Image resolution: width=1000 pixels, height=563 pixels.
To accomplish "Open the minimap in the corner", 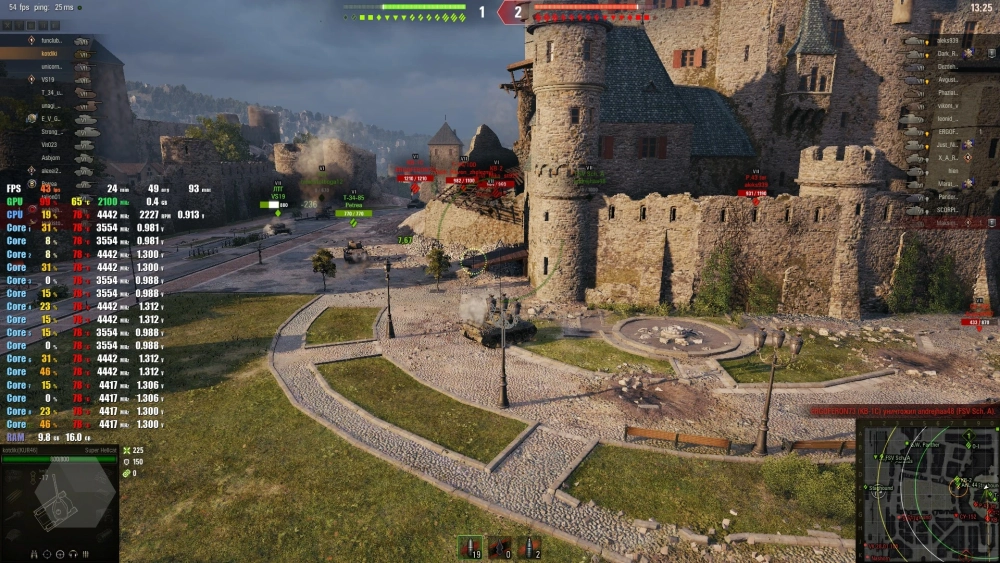I will pos(928,490).
